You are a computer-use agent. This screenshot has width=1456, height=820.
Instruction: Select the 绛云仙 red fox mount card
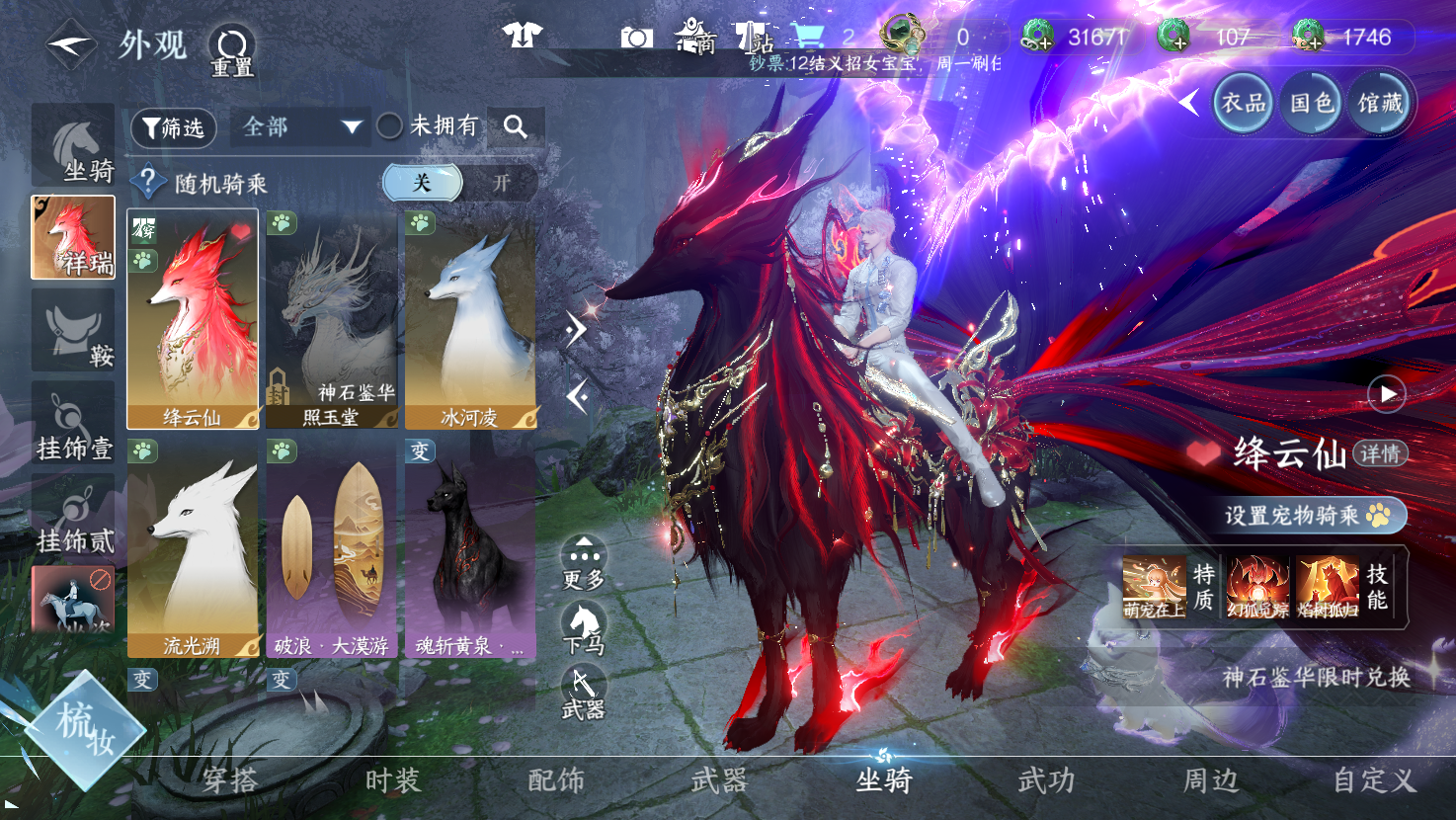tap(193, 319)
